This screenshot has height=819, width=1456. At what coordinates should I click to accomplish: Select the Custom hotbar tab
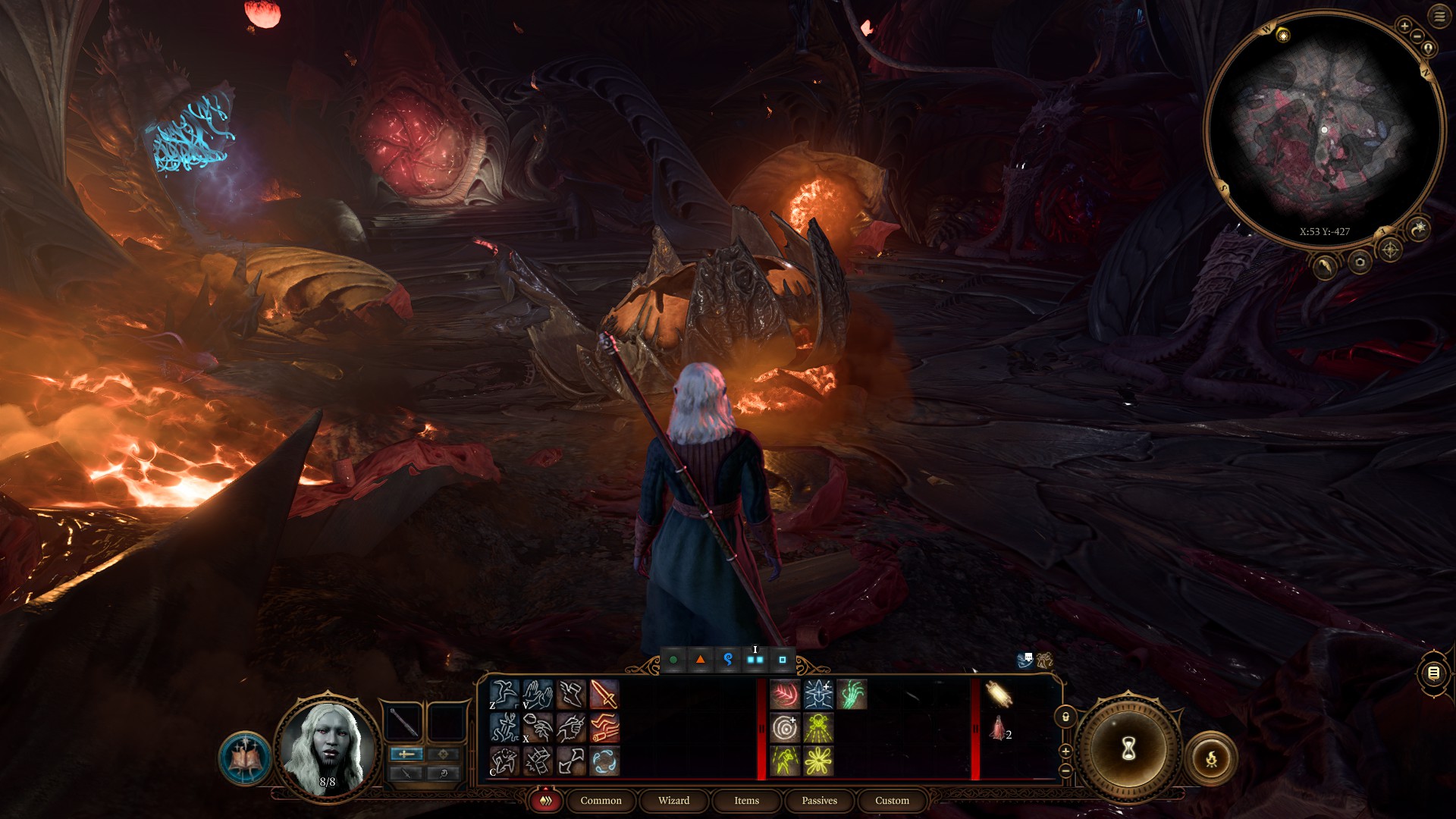pyautogui.click(x=892, y=800)
